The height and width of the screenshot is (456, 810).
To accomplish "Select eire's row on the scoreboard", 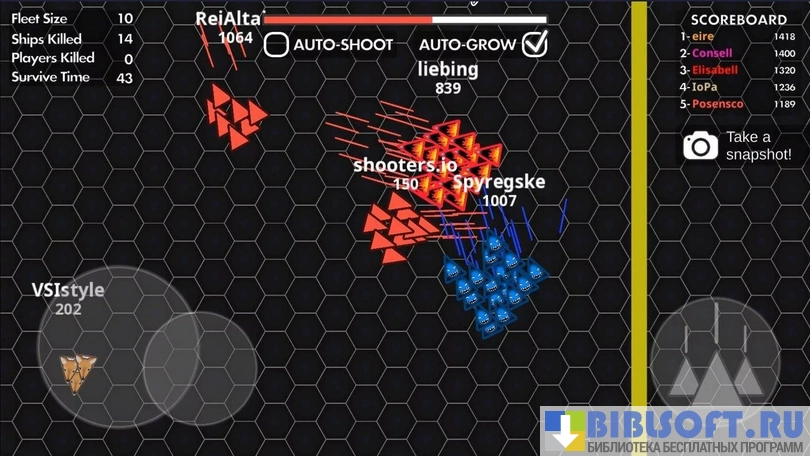I will (737, 36).
